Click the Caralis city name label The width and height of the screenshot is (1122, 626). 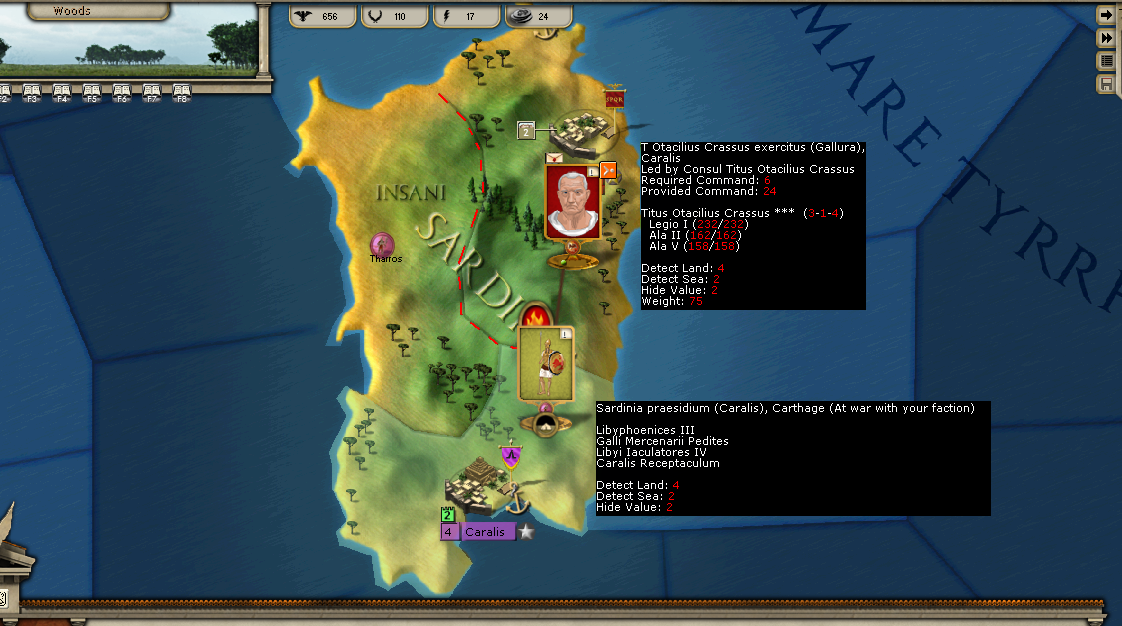[x=488, y=532]
